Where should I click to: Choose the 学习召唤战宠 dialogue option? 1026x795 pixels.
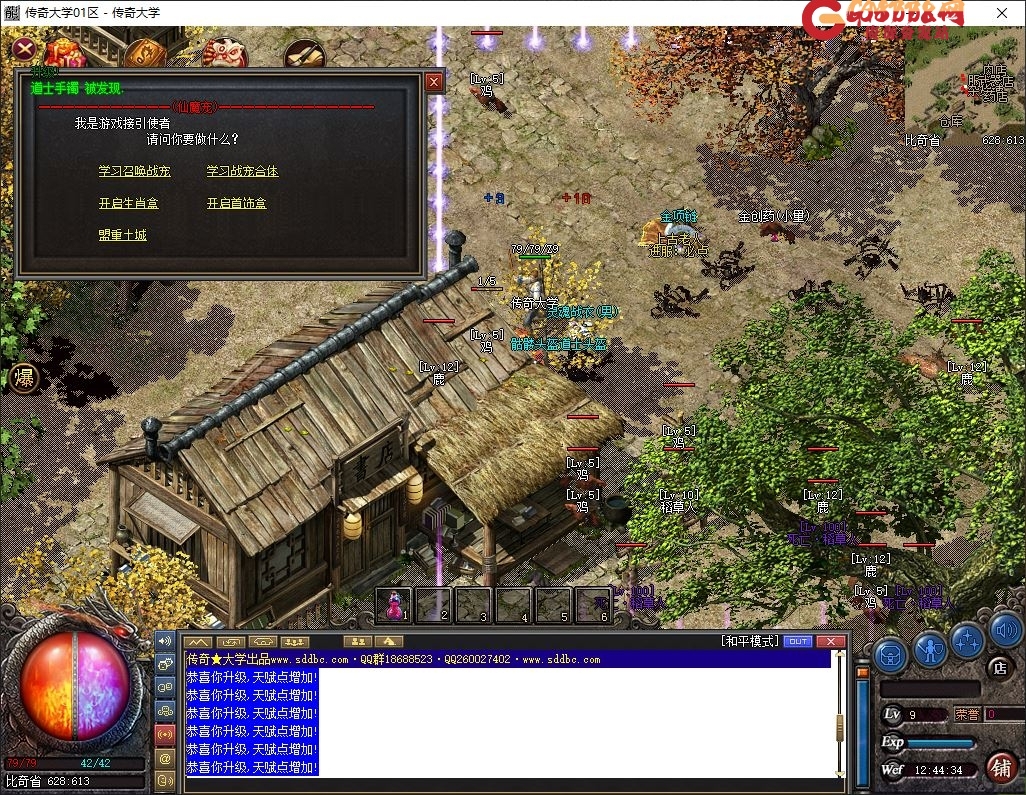tap(134, 171)
